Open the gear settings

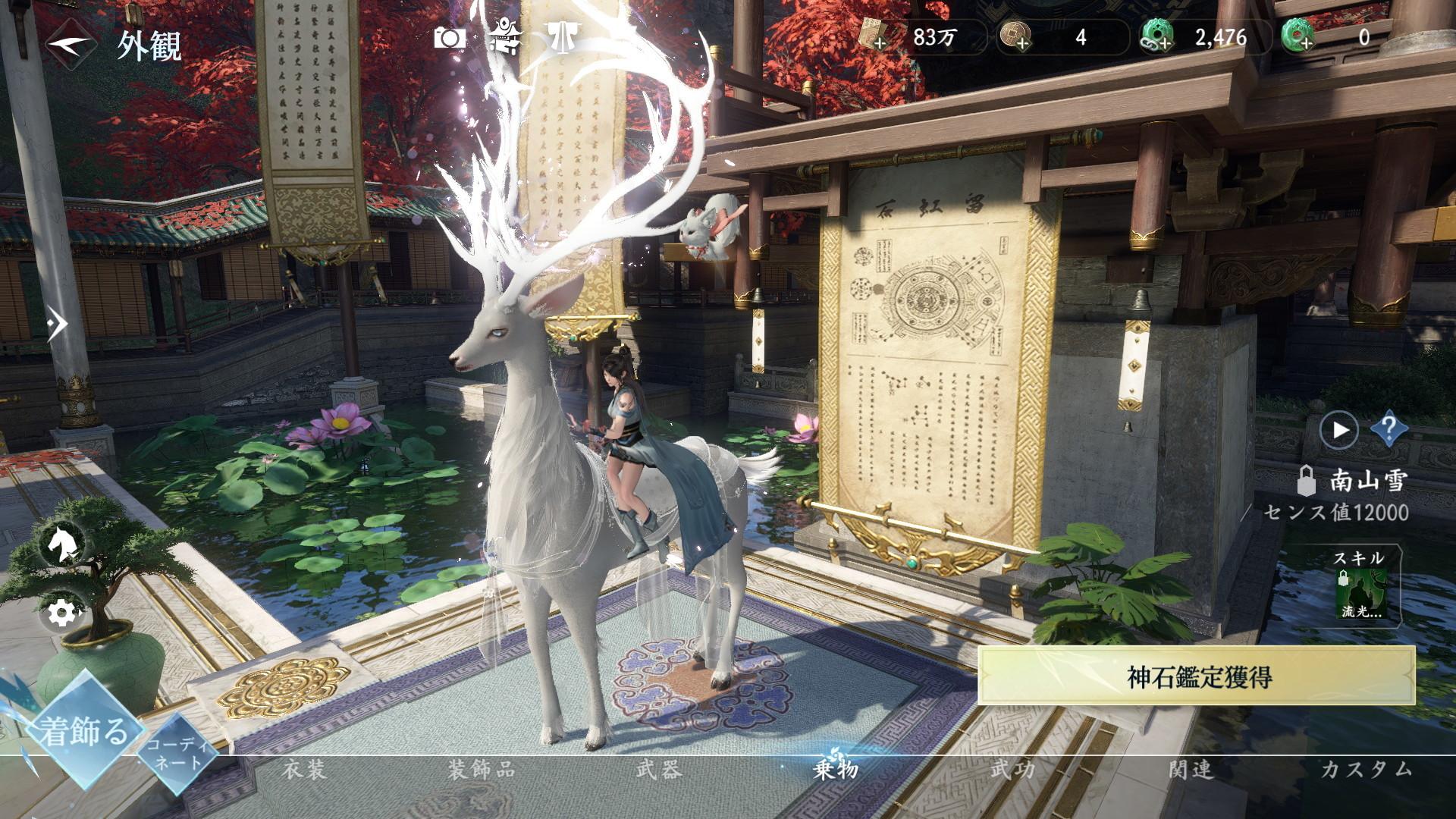point(60,611)
